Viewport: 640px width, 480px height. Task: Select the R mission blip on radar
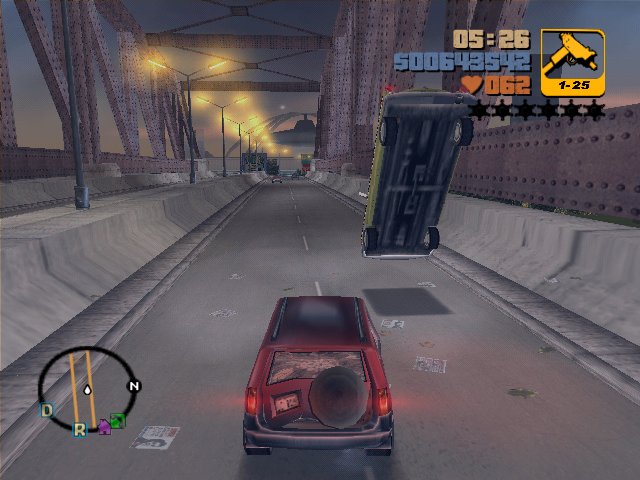(x=79, y=429)
